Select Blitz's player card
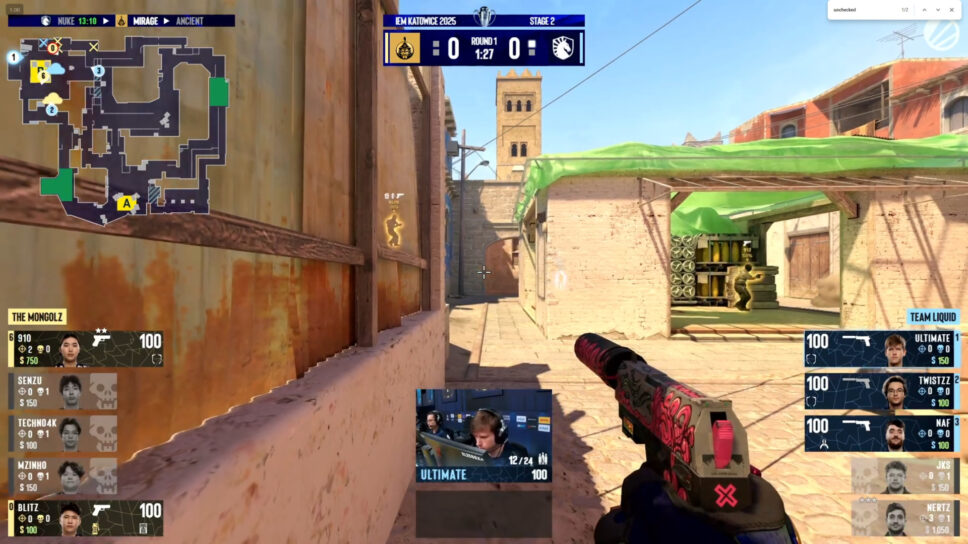Screen dimensions: 968x544 [x=85, y=518]
